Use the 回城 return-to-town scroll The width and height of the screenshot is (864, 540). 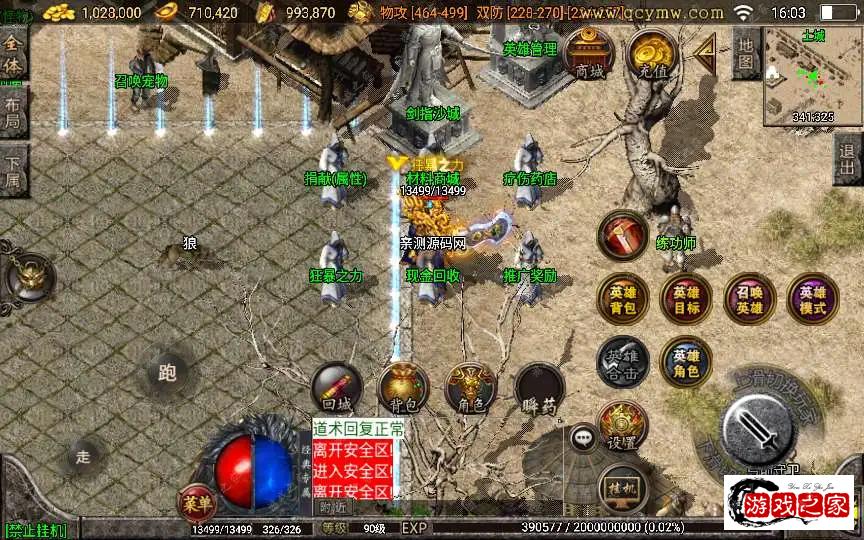click(x=337, y=388)
